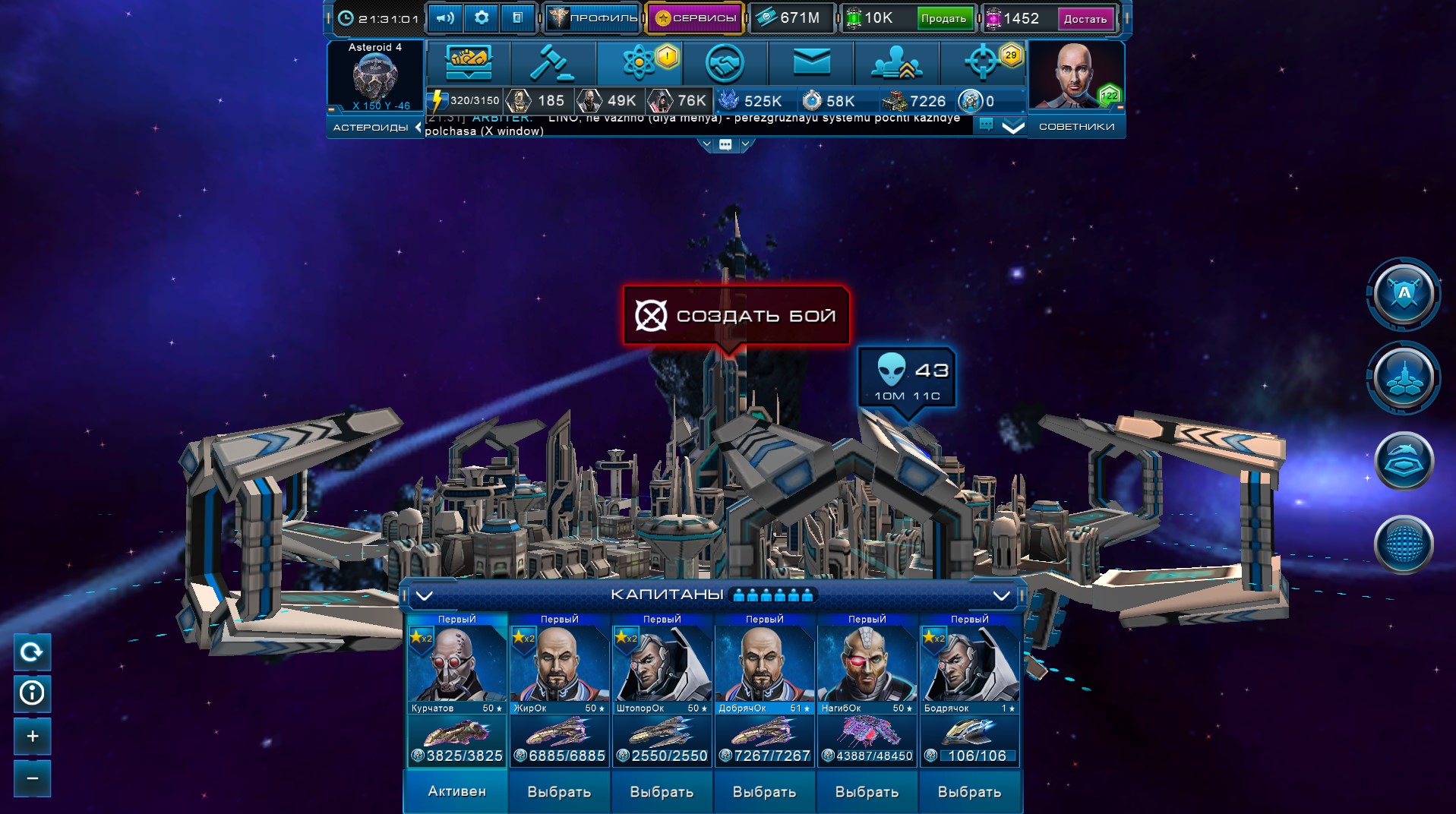The width and height of the screenshot is (1456, 814).
Task: Click the Создать бой button
Action: click(x=736, y=316)
